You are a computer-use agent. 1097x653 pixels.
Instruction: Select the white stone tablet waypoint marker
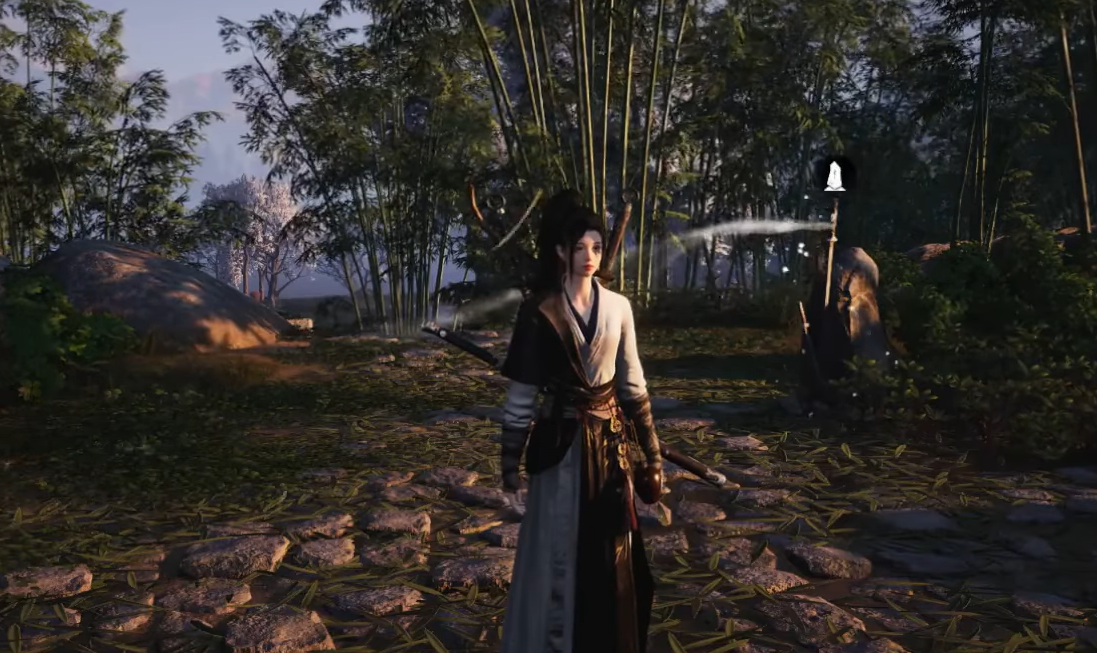833,176
